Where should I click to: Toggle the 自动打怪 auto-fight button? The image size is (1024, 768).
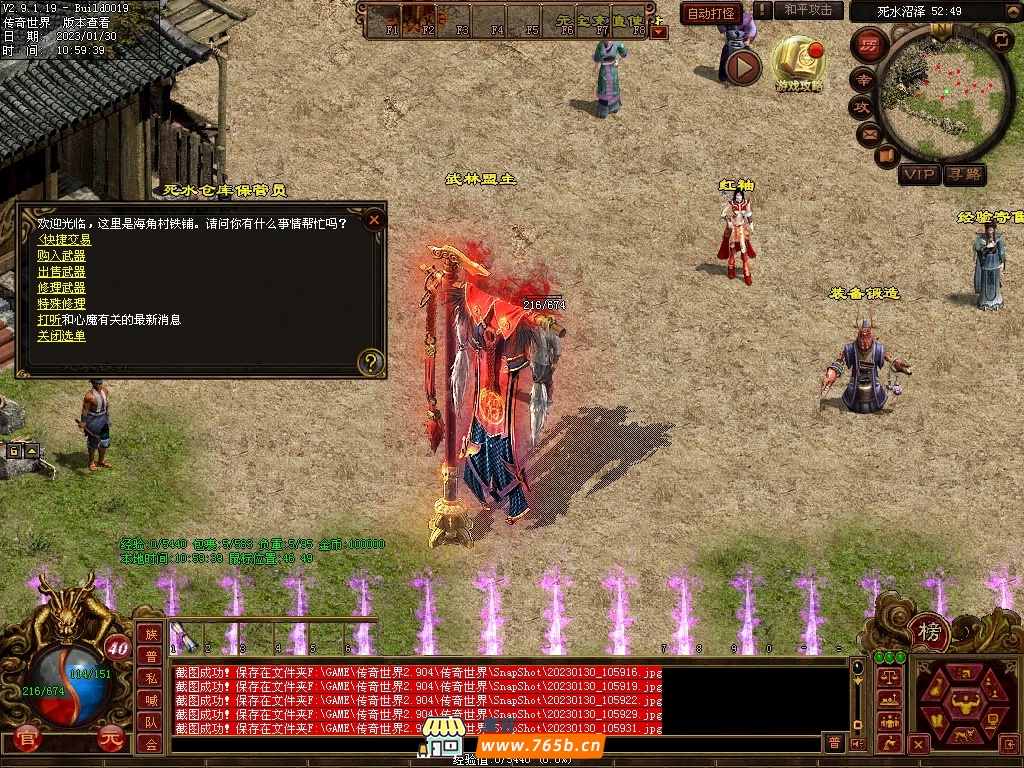(711, 13)
